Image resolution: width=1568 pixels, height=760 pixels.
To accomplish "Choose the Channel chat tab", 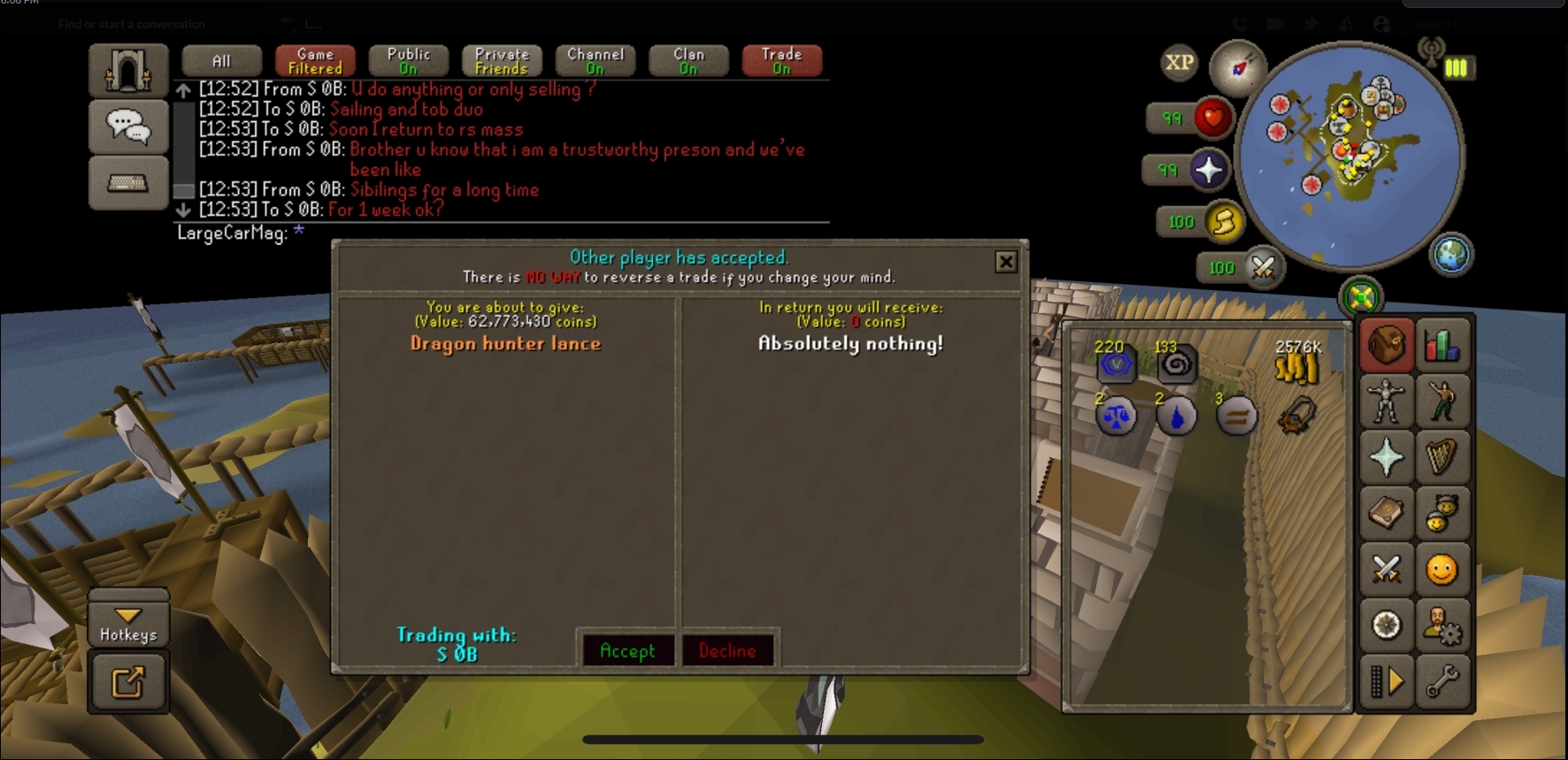I will pos(596,61).
